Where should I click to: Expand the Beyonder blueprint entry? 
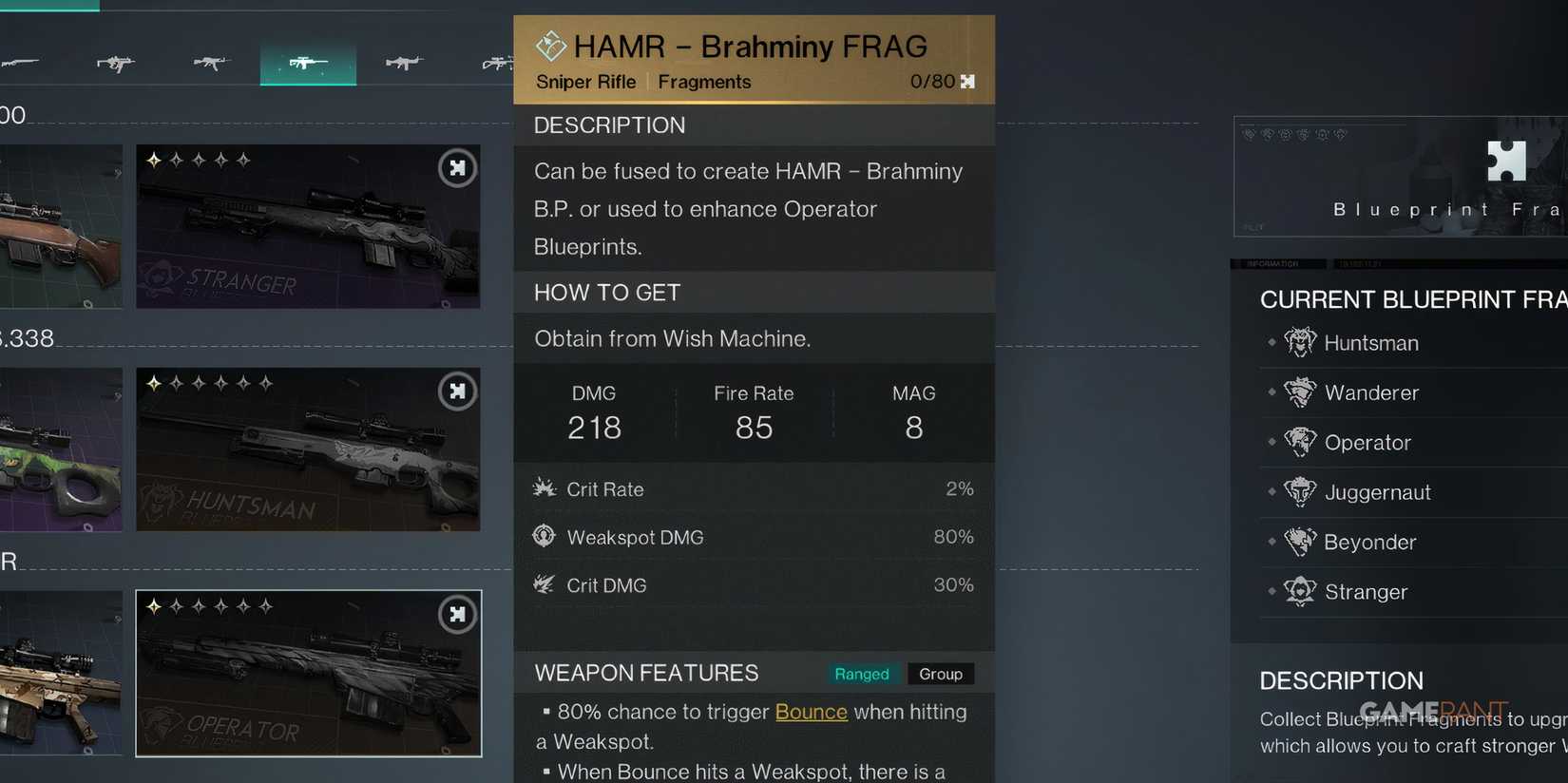1369,542
